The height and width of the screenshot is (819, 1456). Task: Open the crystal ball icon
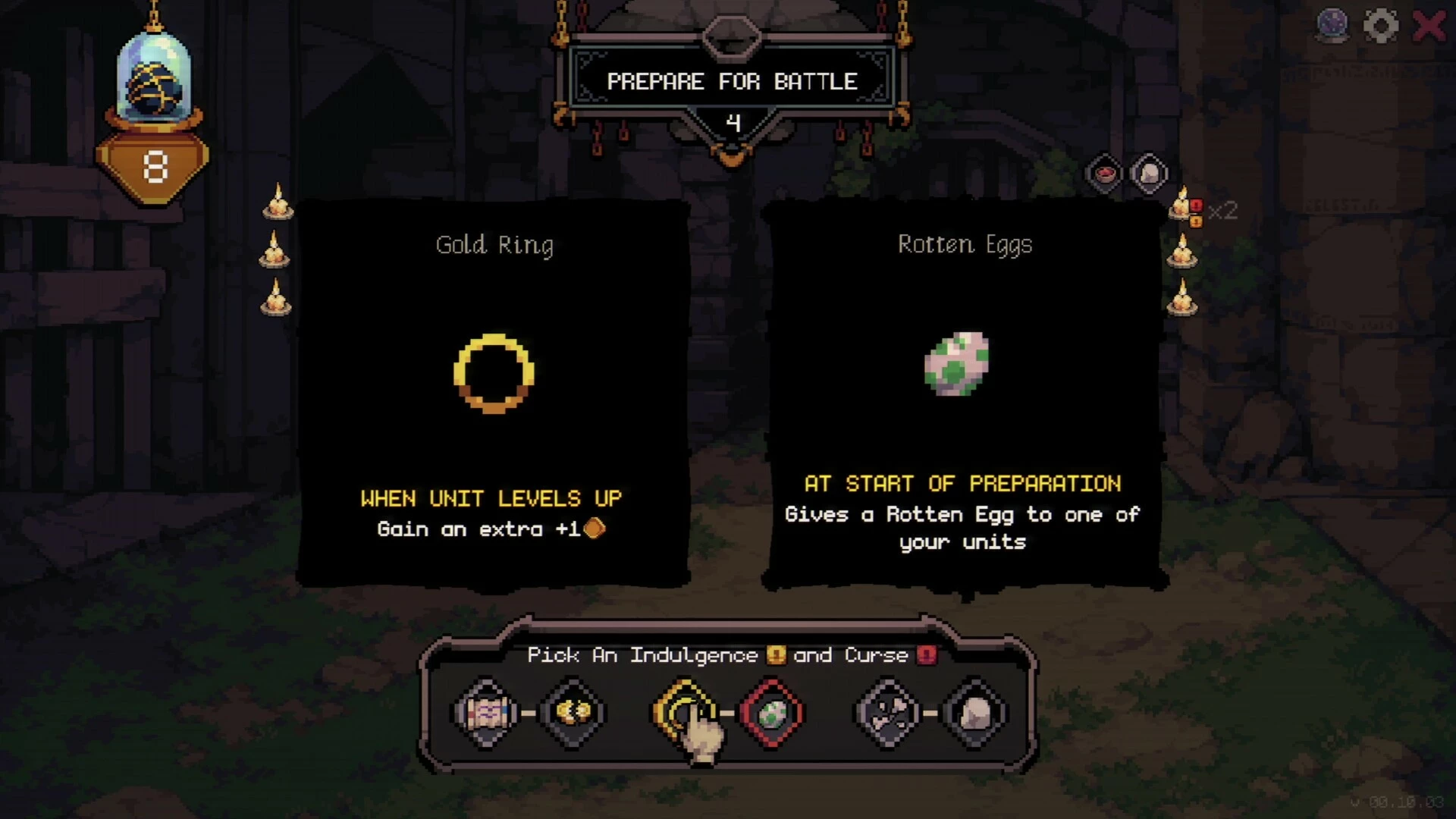point(1332,25)
